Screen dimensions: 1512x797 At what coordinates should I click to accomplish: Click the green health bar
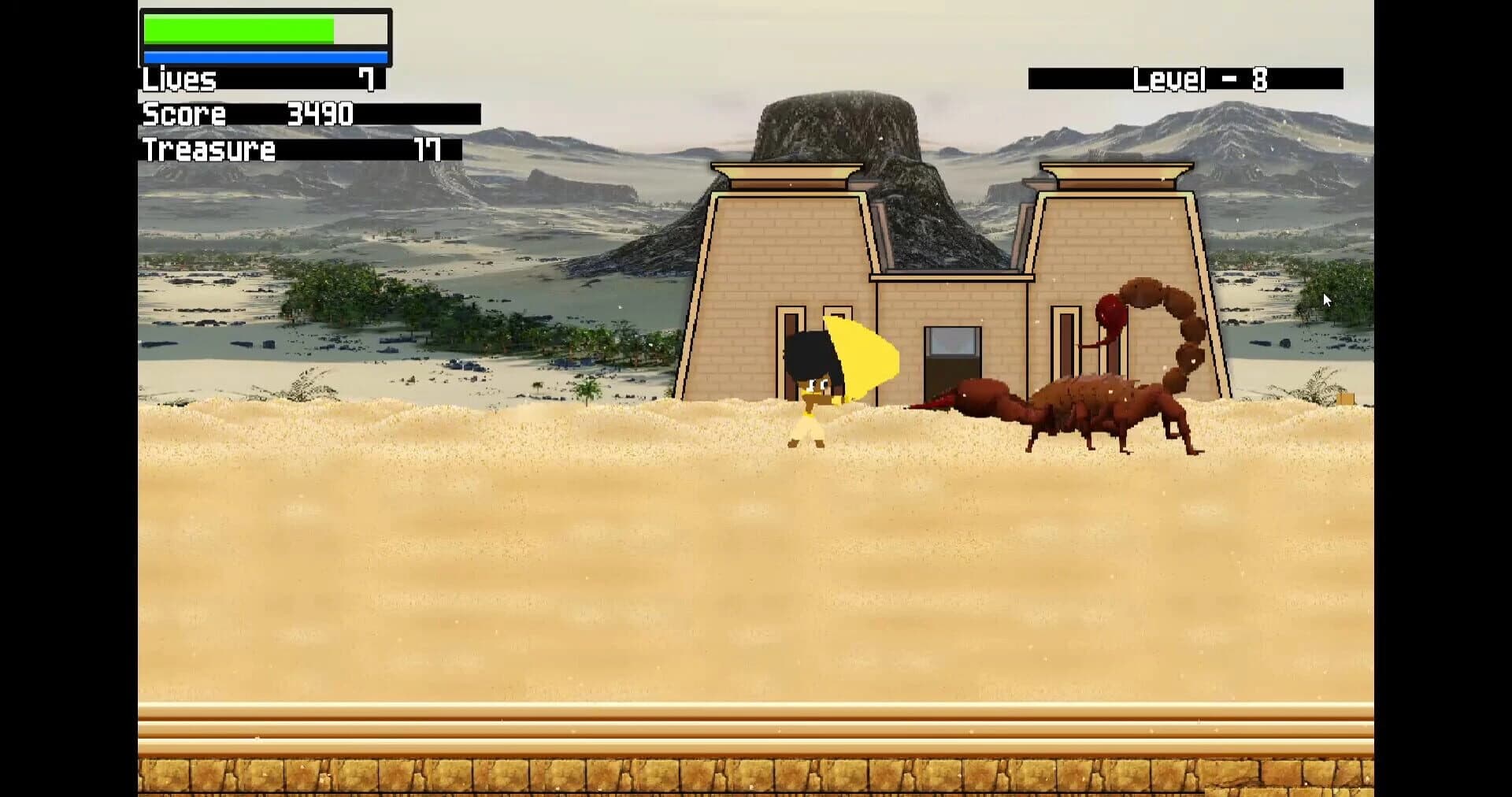(x=236, y=29)
